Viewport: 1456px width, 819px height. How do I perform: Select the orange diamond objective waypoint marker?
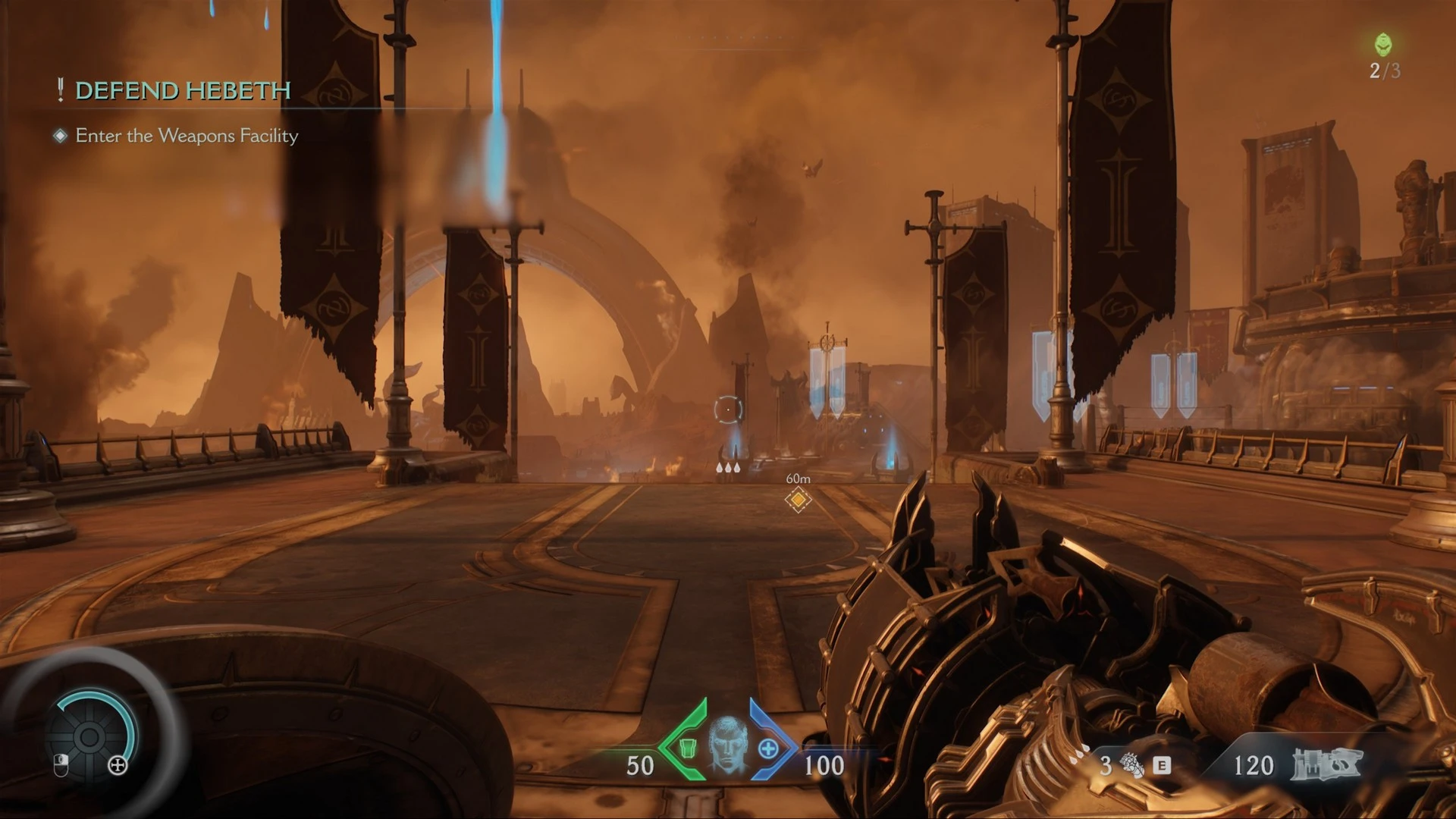pyautogui.click(x=798, y=500)
